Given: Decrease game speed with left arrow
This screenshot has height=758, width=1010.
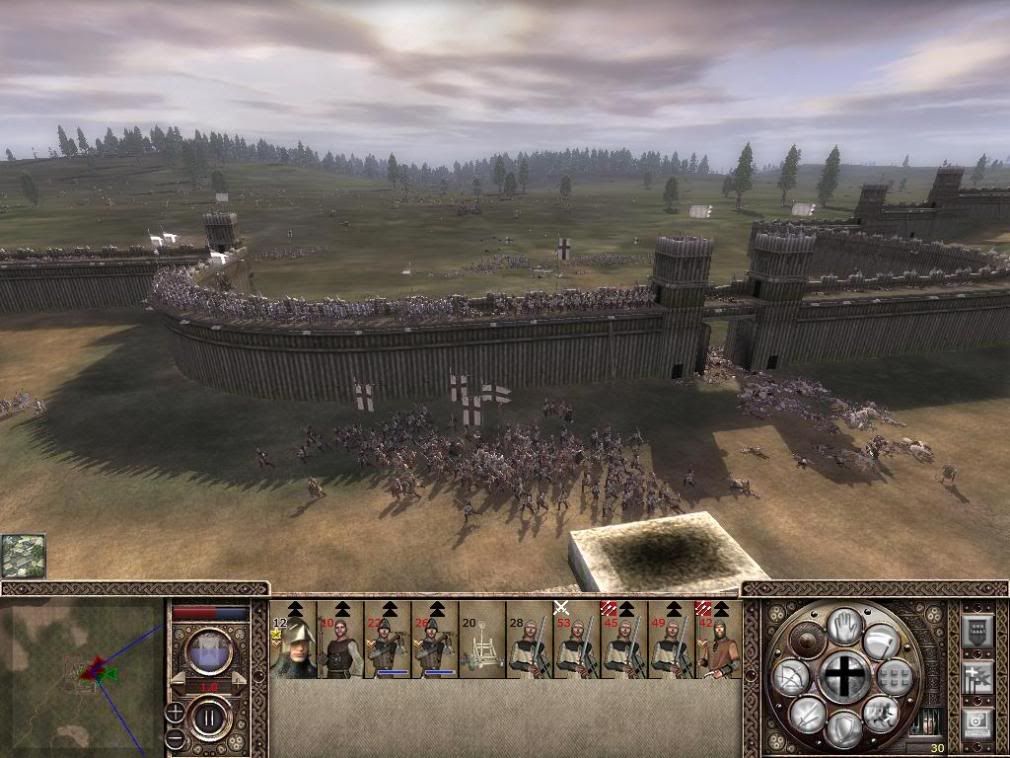Looking at the screenshot, I should tap(176, 679).
